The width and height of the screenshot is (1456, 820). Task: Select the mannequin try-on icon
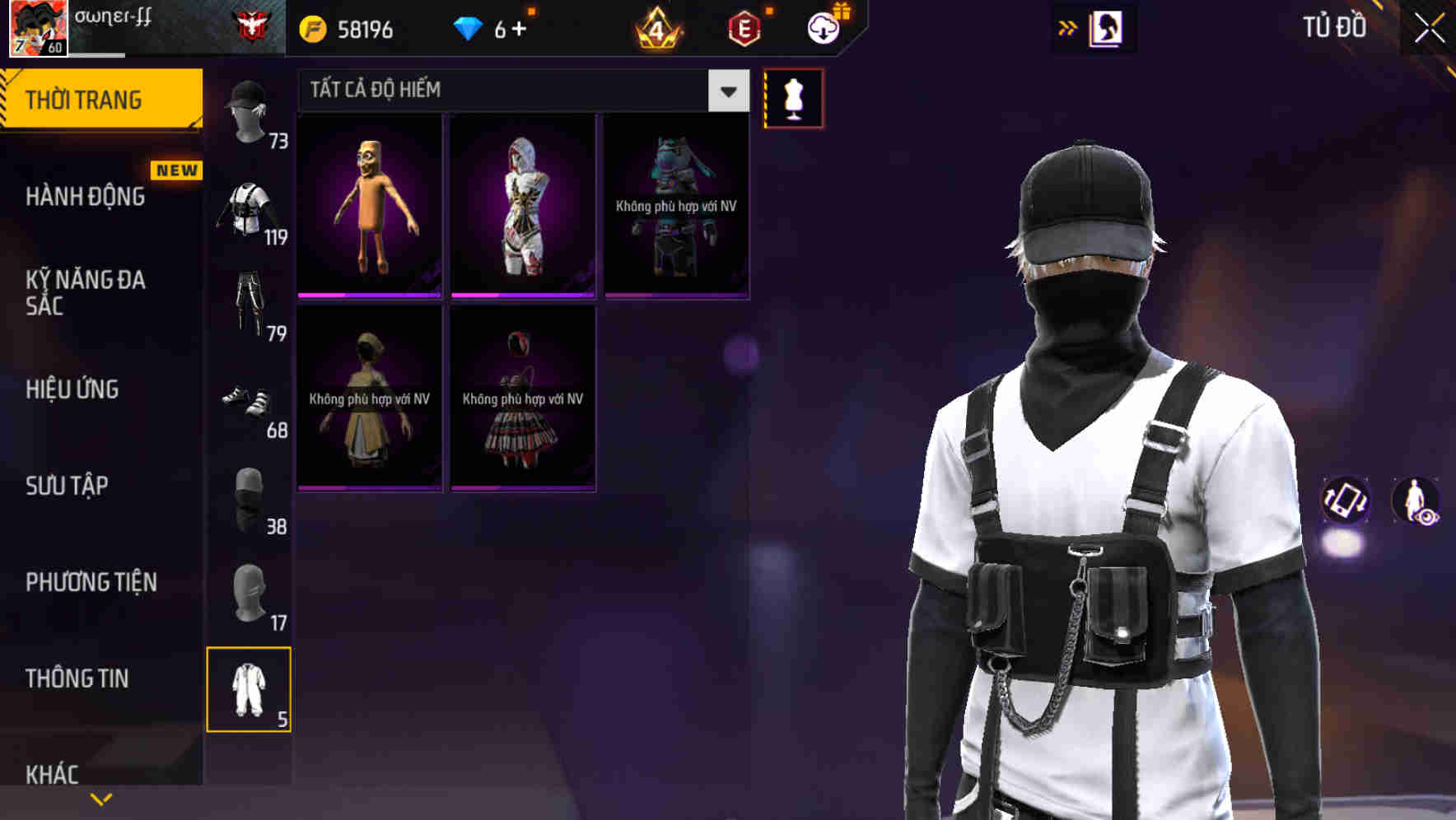[793, 98]
